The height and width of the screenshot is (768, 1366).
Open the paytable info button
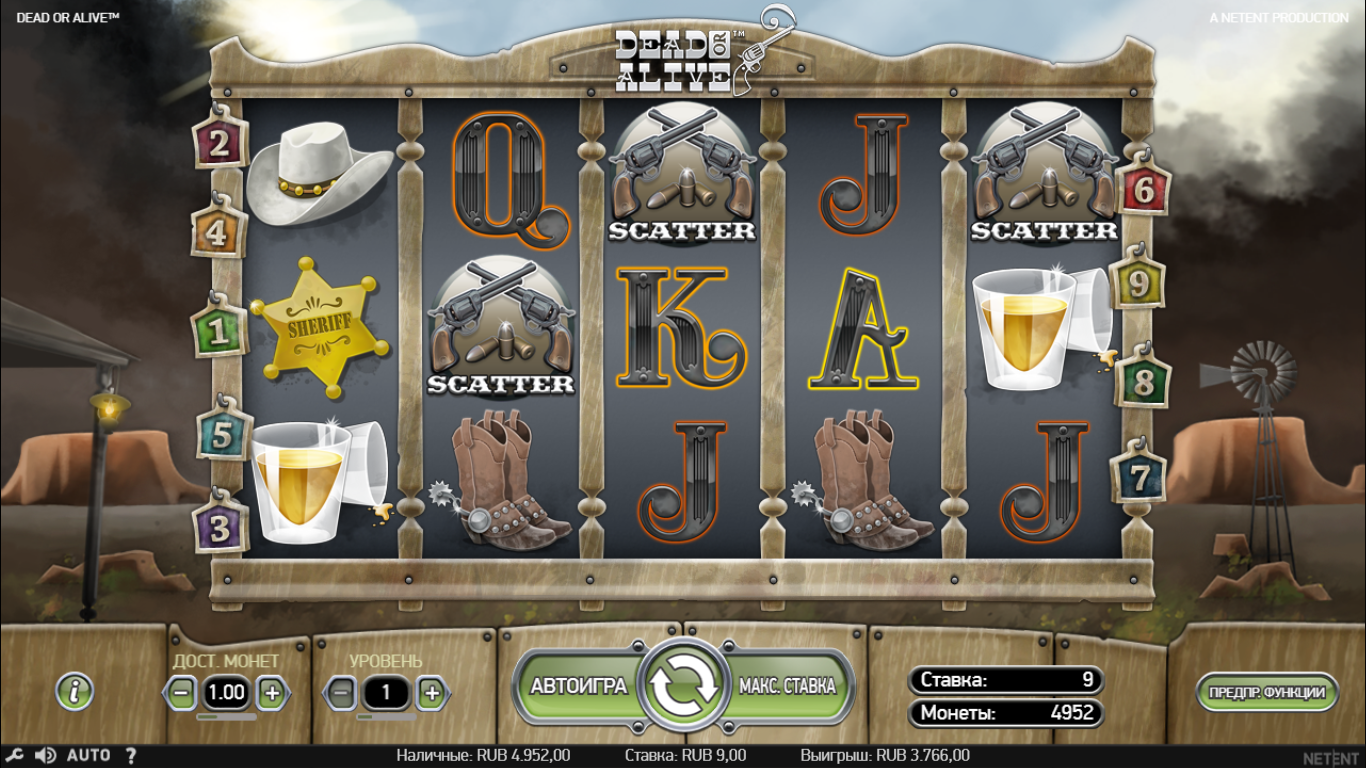(75, 691)
